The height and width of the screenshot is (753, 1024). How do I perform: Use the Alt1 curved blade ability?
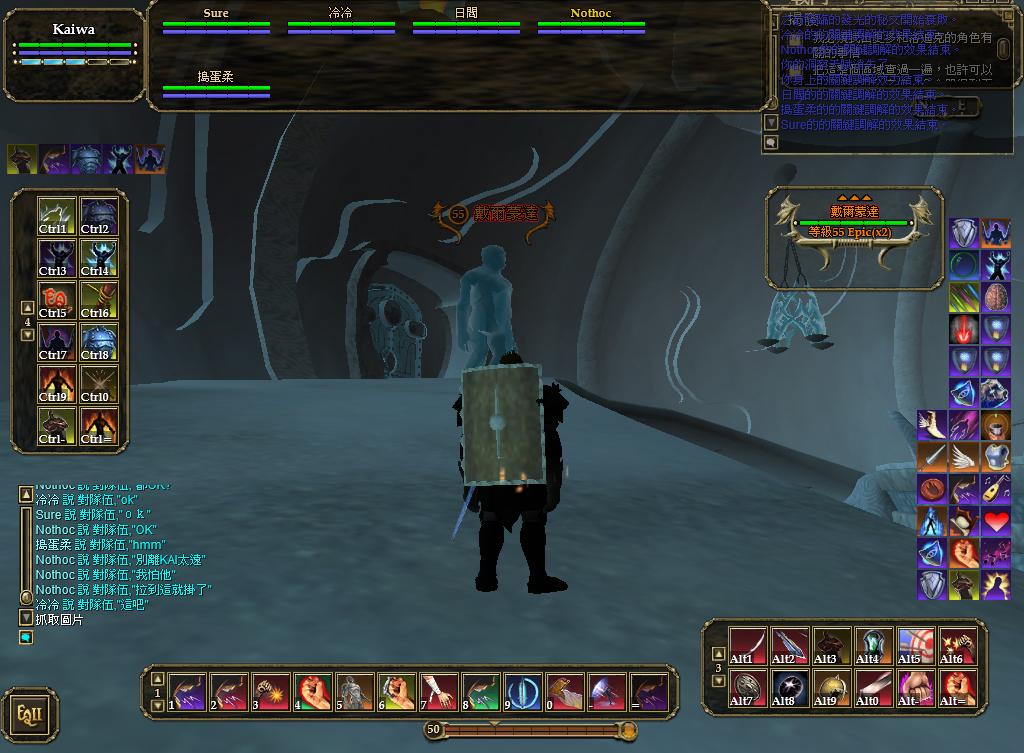coord(747,646)
